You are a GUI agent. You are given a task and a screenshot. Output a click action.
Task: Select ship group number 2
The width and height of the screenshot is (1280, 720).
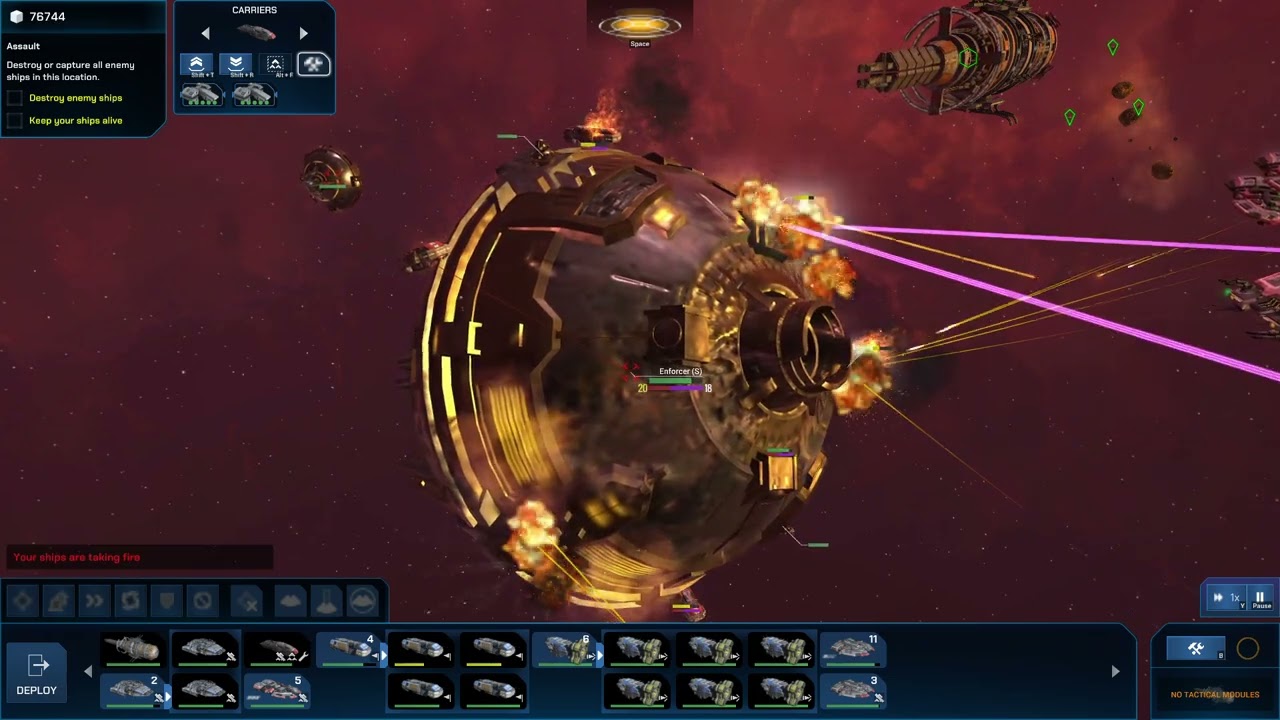coord(134,690)
